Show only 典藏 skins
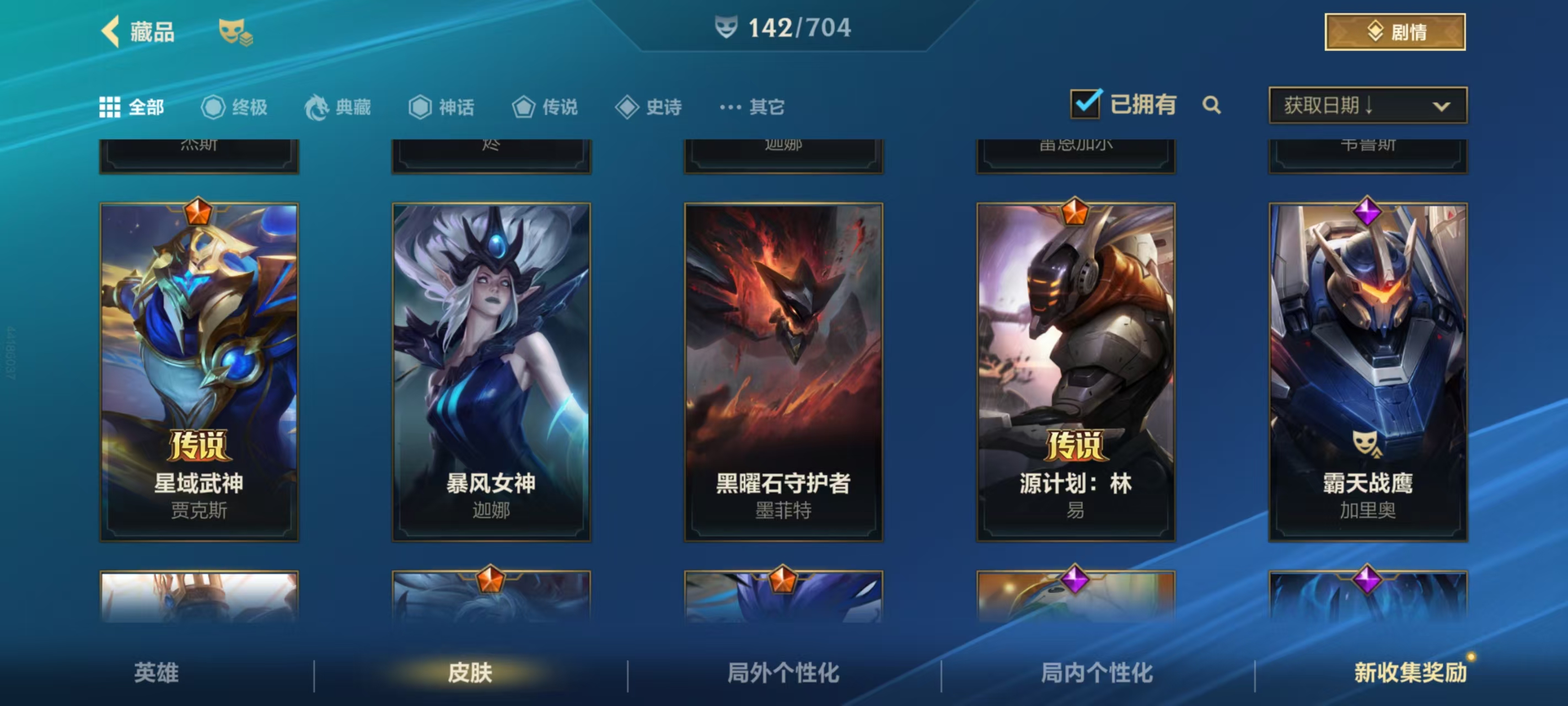 338,107
